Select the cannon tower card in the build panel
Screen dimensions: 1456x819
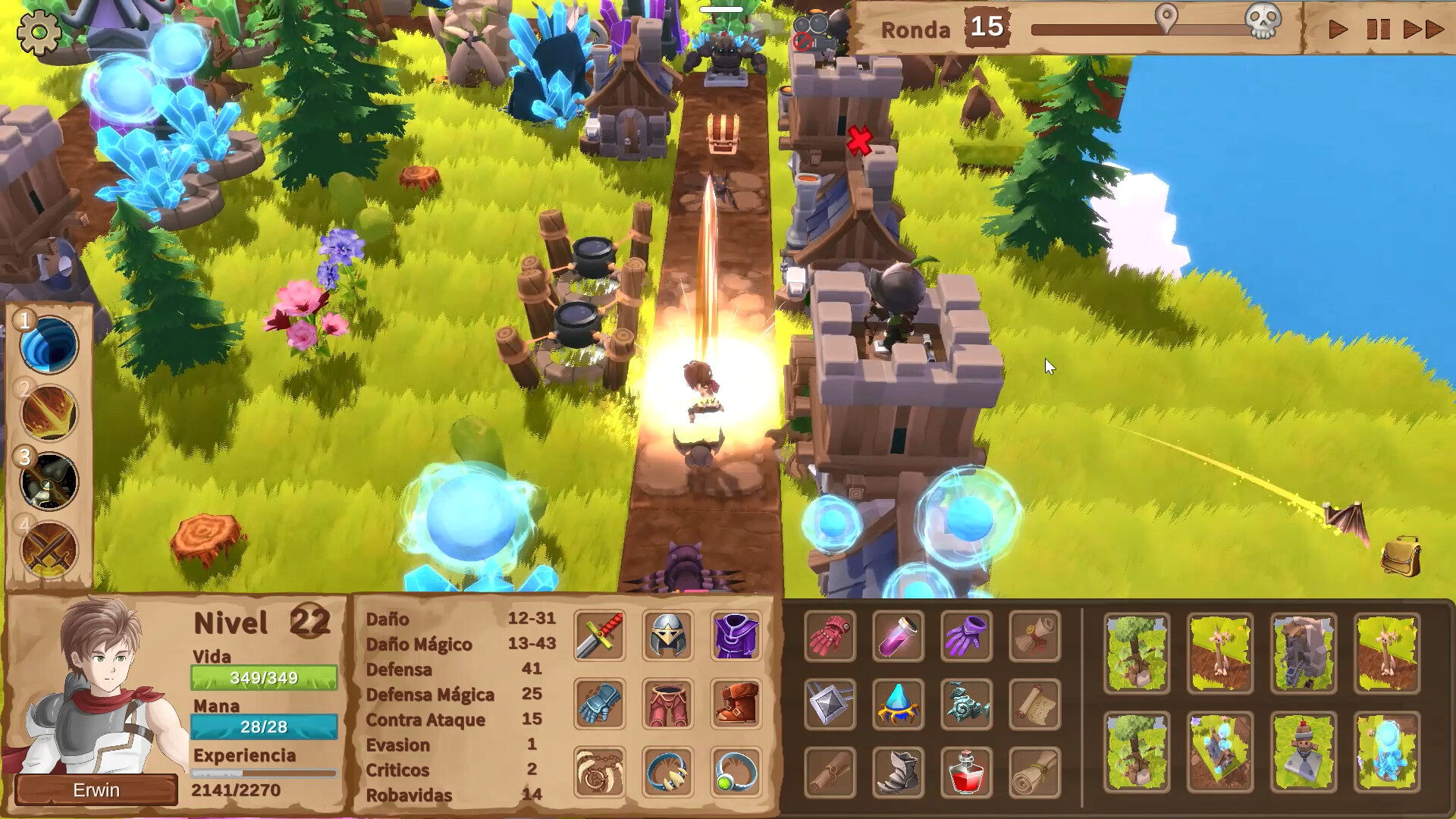coord(1302,652)
